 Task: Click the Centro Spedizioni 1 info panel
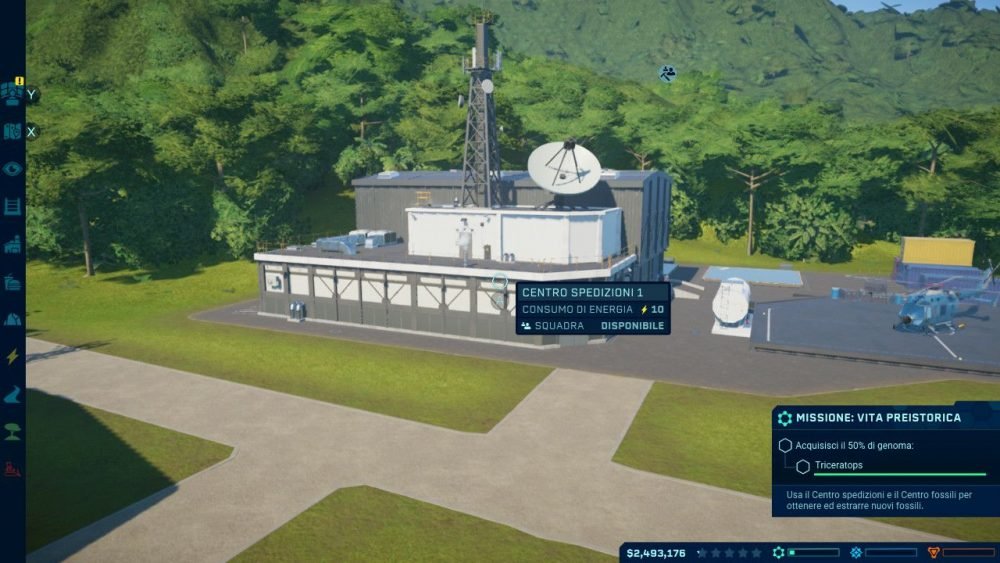[x=592, y=308]
